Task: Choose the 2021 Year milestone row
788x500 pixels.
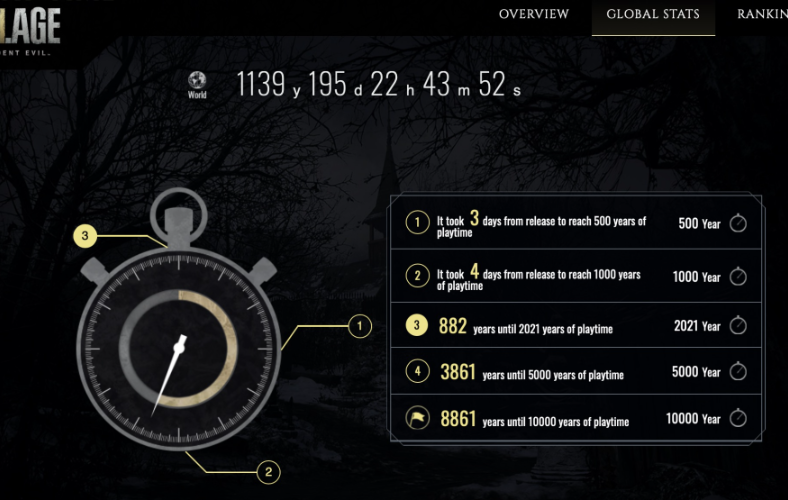Action: [576, 326]
